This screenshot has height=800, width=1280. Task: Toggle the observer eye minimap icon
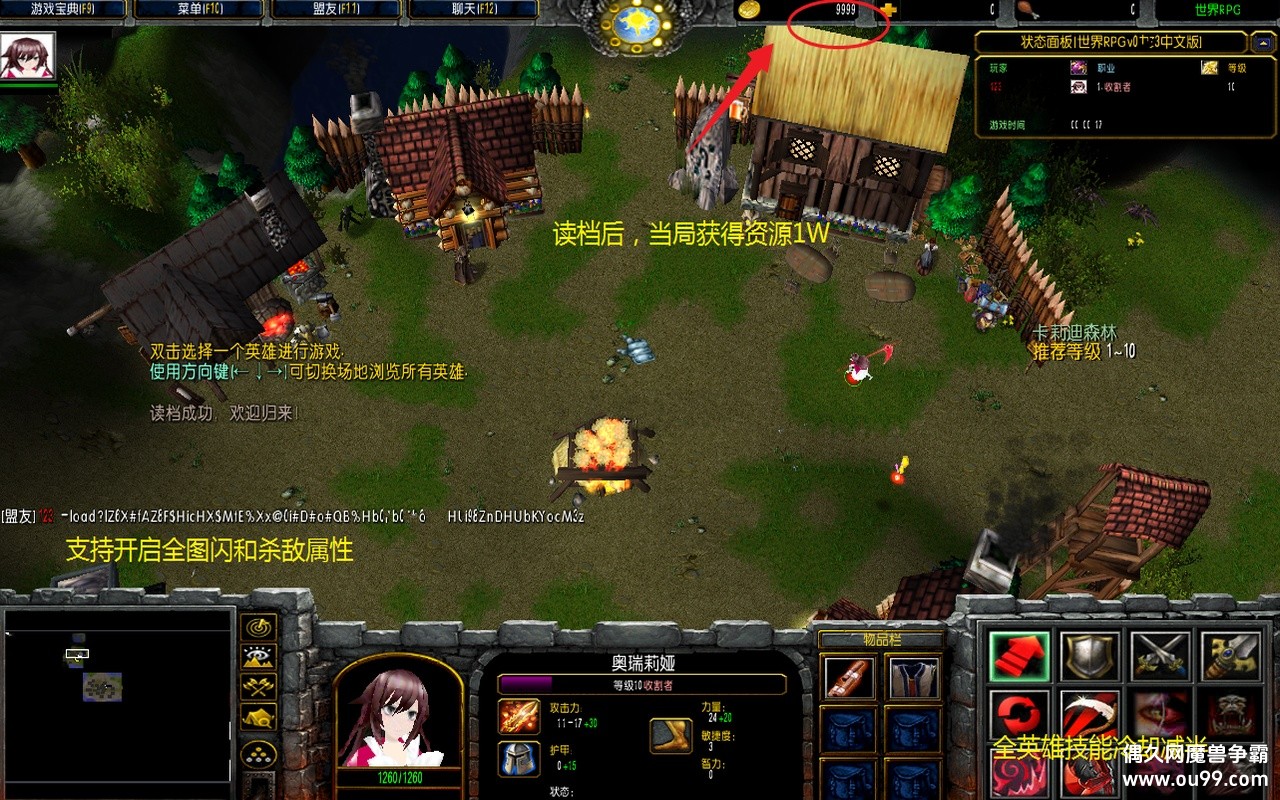257,656
